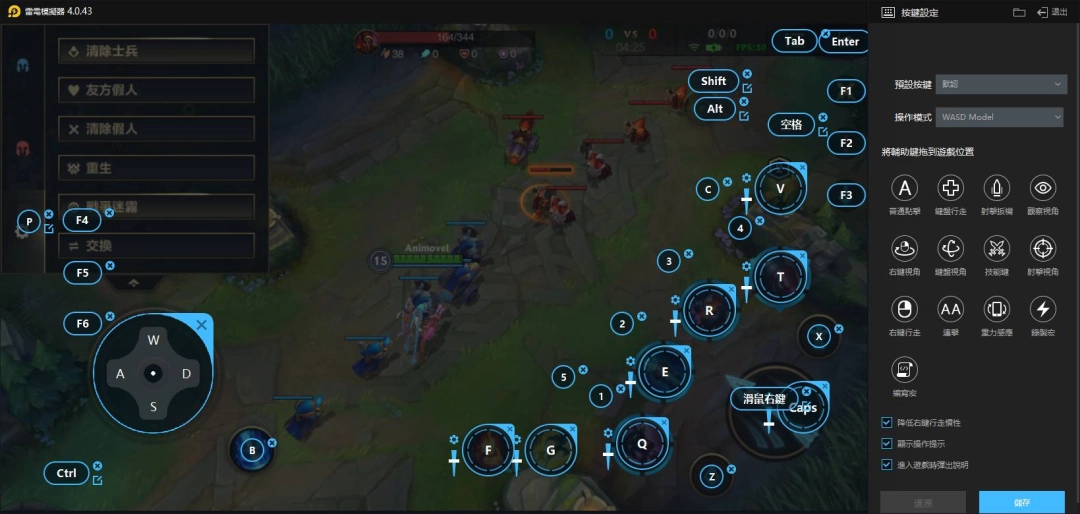Select the 觀察視角 eye icon tool
Viewport: 1080px width, 514px height.
click(1043, 188)
